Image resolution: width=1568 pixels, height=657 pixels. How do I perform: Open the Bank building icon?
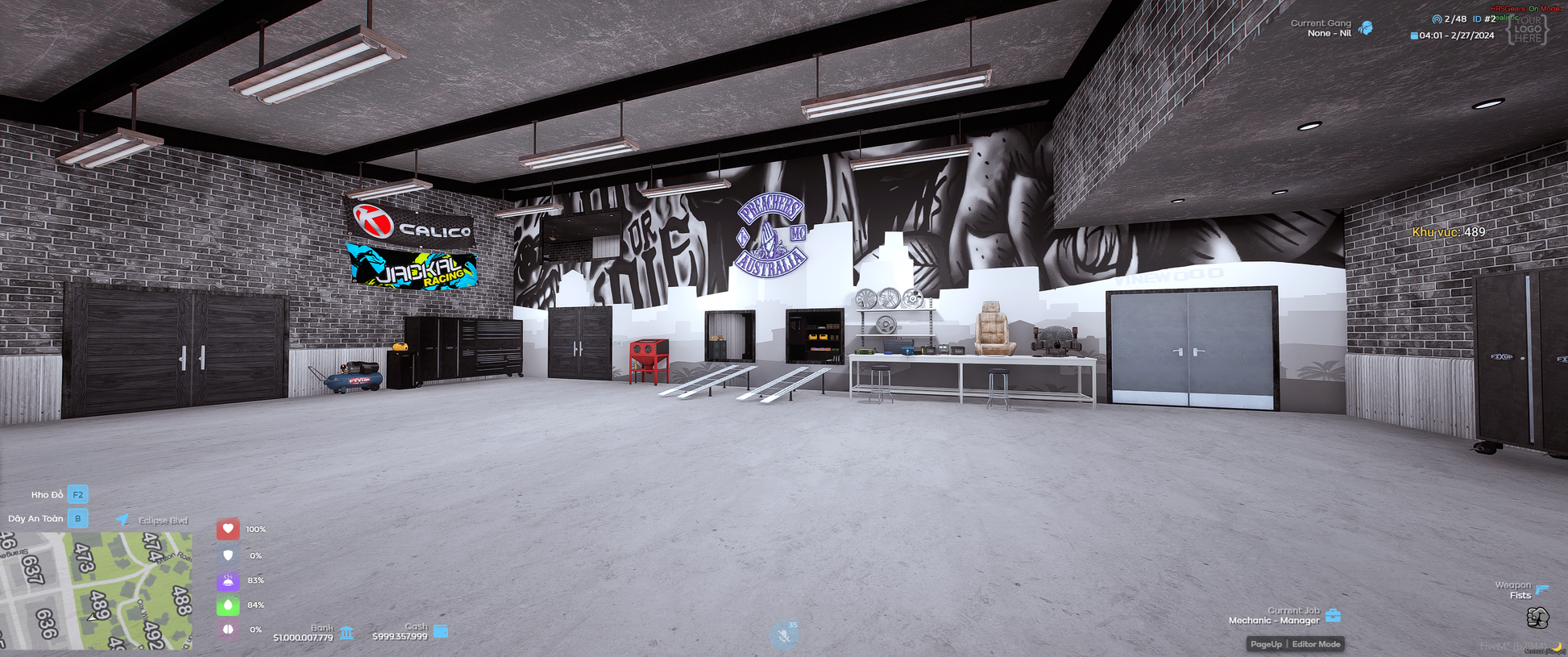tap(346, 633)
